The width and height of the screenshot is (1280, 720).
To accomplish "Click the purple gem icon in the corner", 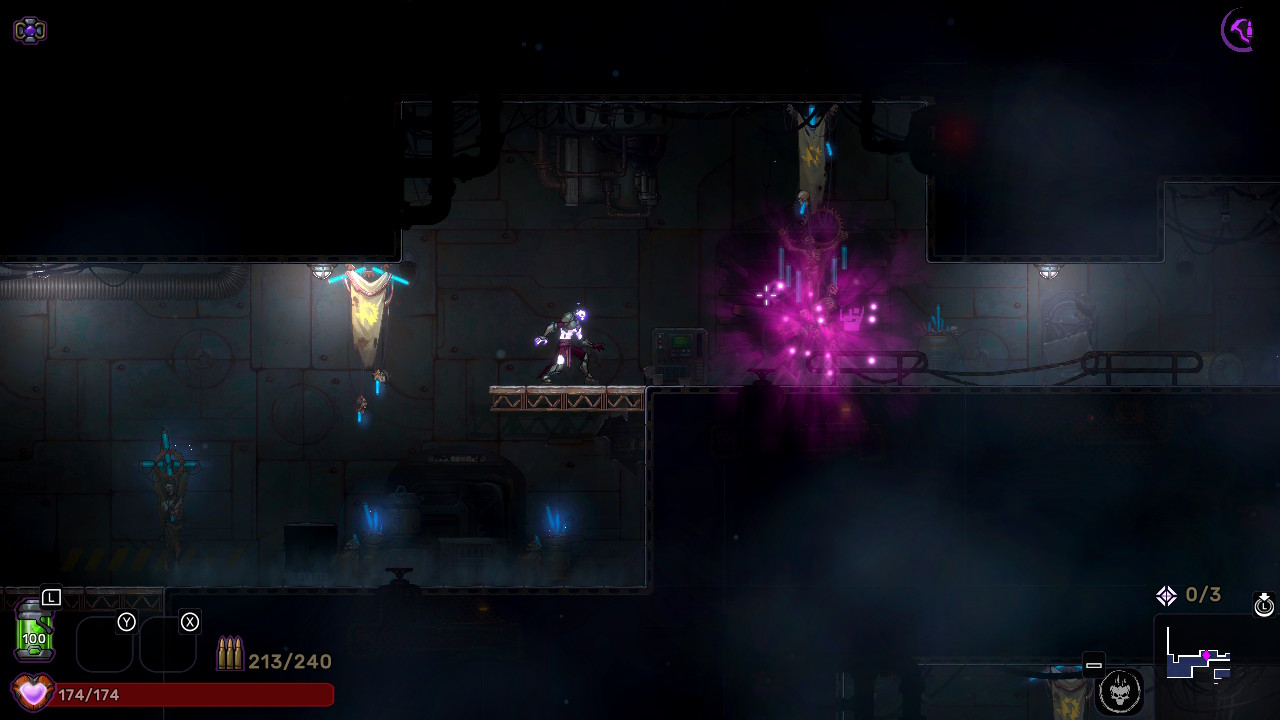I will tap(30, 31).
